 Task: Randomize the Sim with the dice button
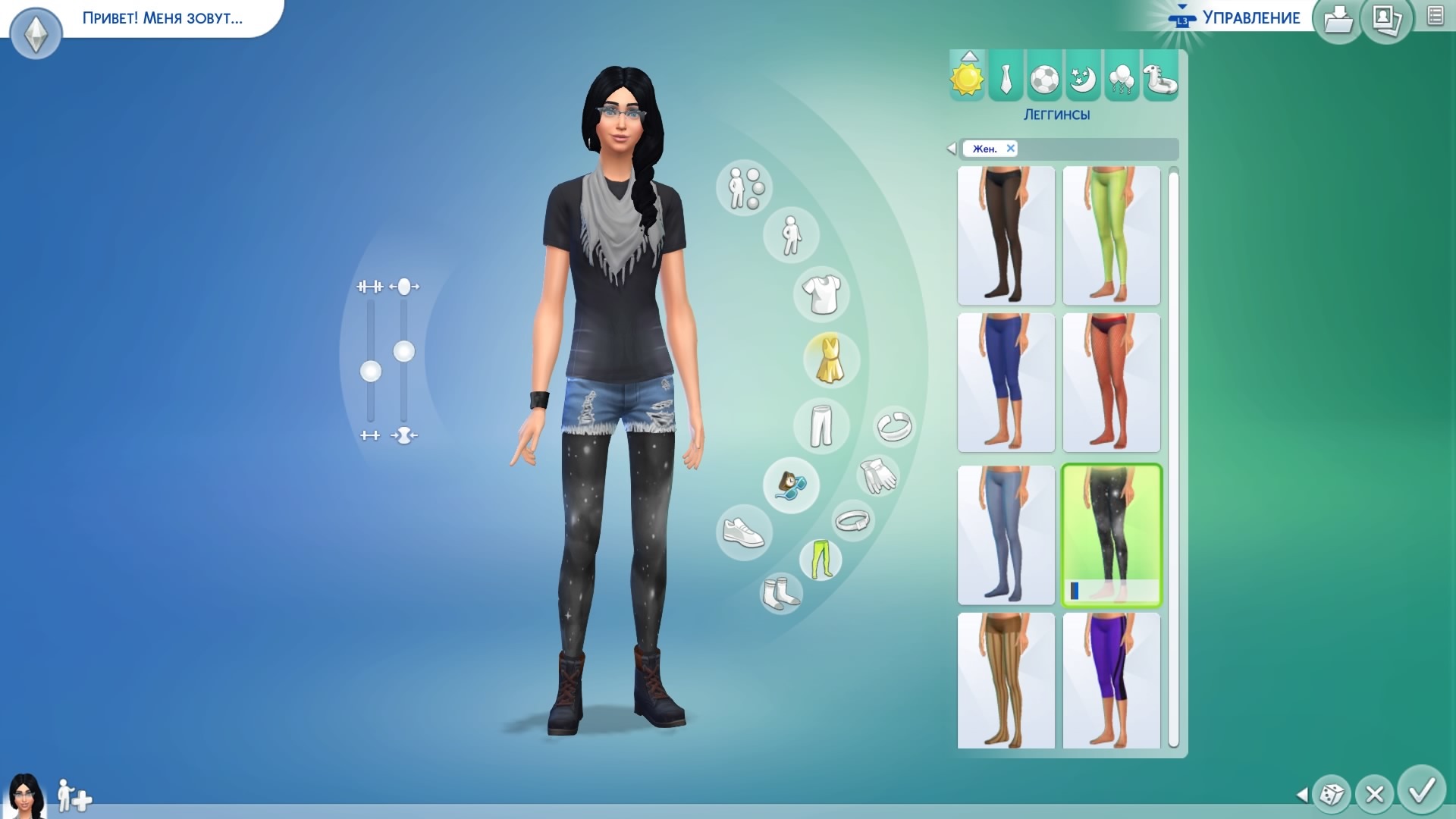pos(1331,794)
